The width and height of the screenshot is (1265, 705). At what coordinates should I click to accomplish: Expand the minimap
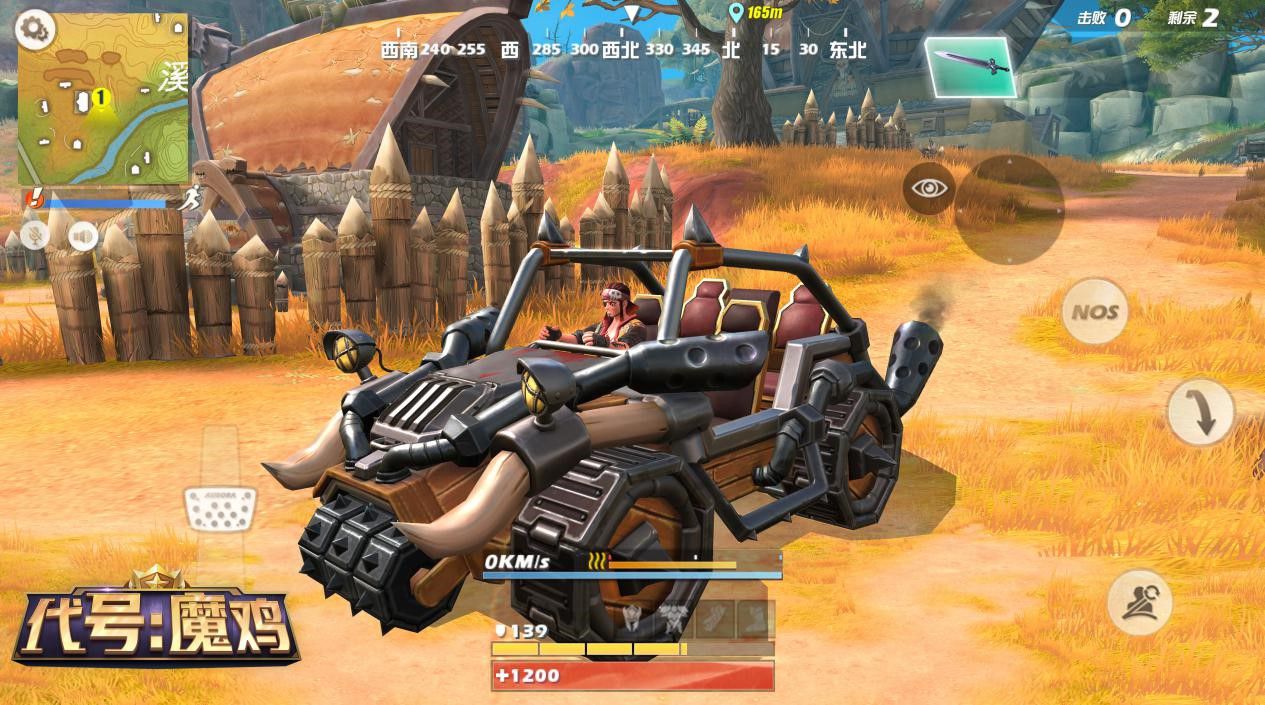point(103,99)
